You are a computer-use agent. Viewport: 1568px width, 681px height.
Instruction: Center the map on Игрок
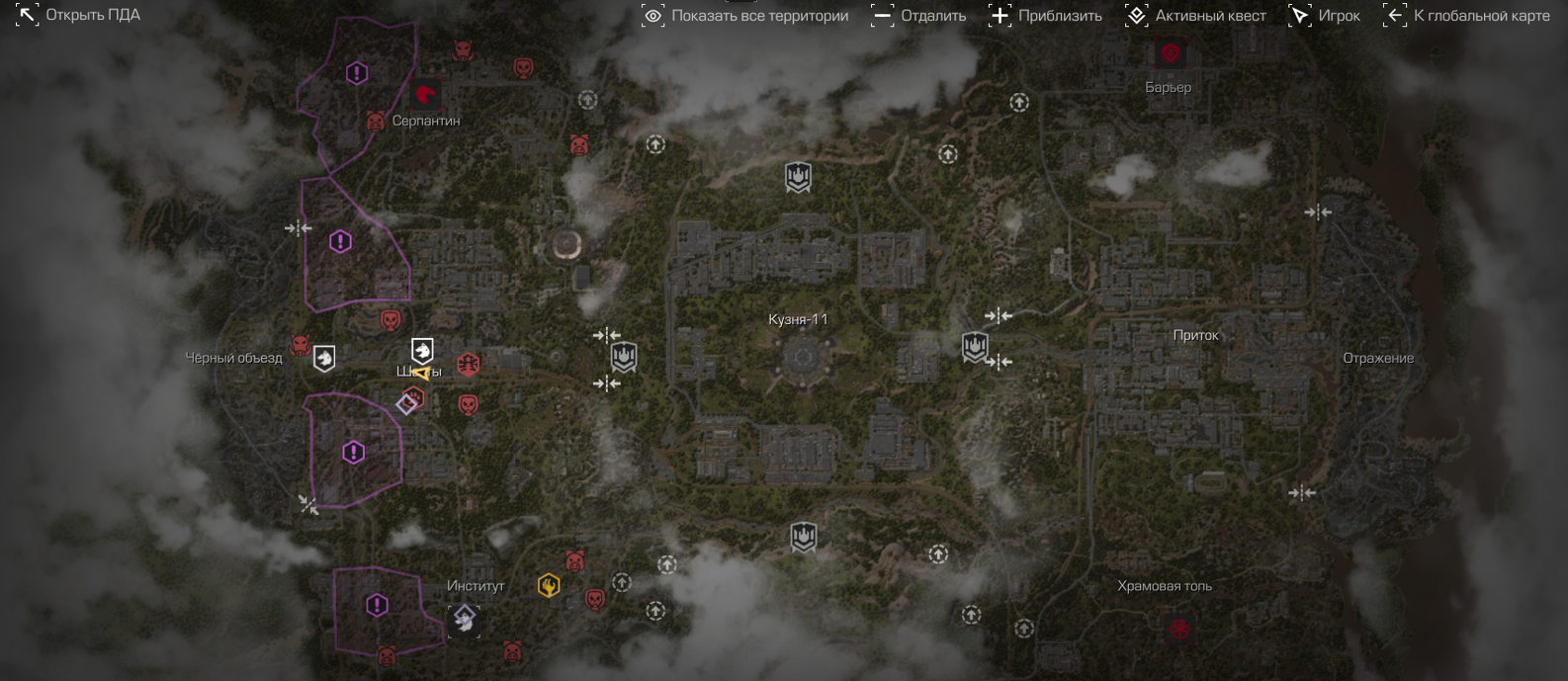pyautogui.click(x=1324, y=16)
